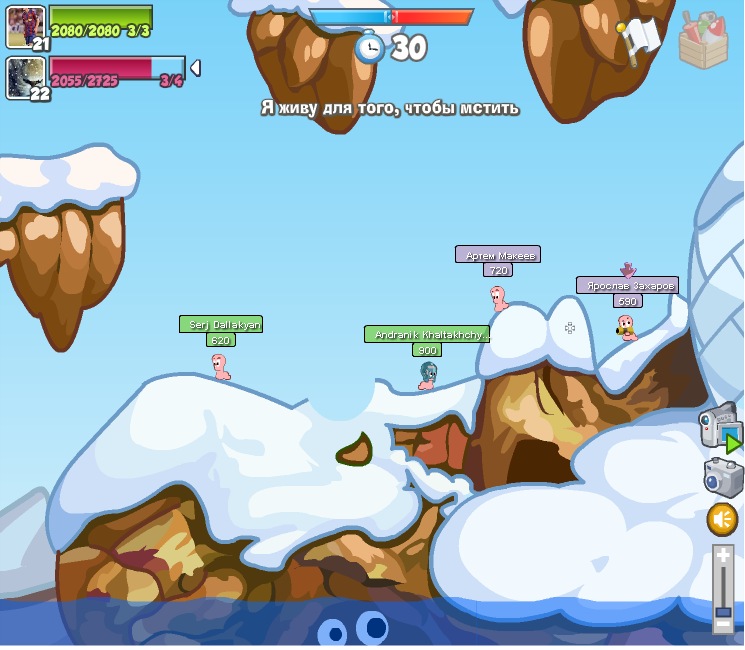Image resolution: width=745 pixels, height=650 pixels.
Task: Start replay recording with the camcorder icon
Action: 720,428
